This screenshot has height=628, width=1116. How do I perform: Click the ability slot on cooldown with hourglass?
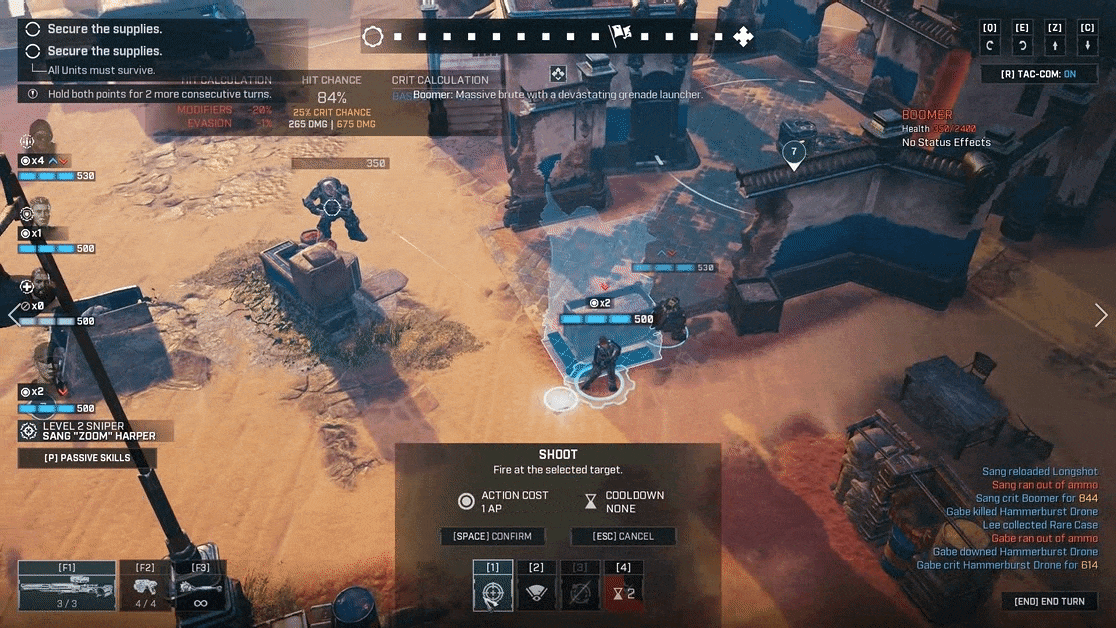pyautogui.click(x=624, y=592)
